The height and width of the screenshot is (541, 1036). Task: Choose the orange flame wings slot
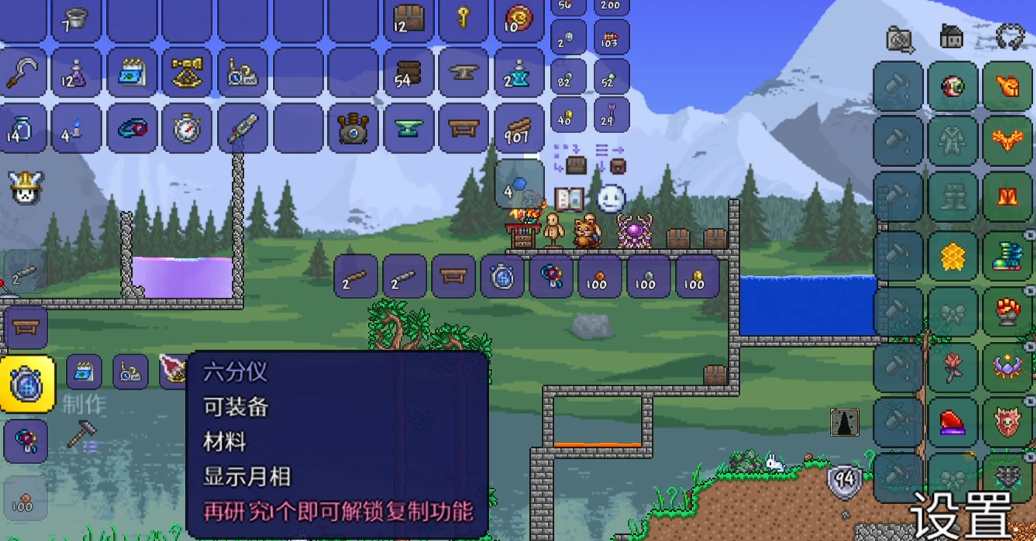[x=1007, y=143]
